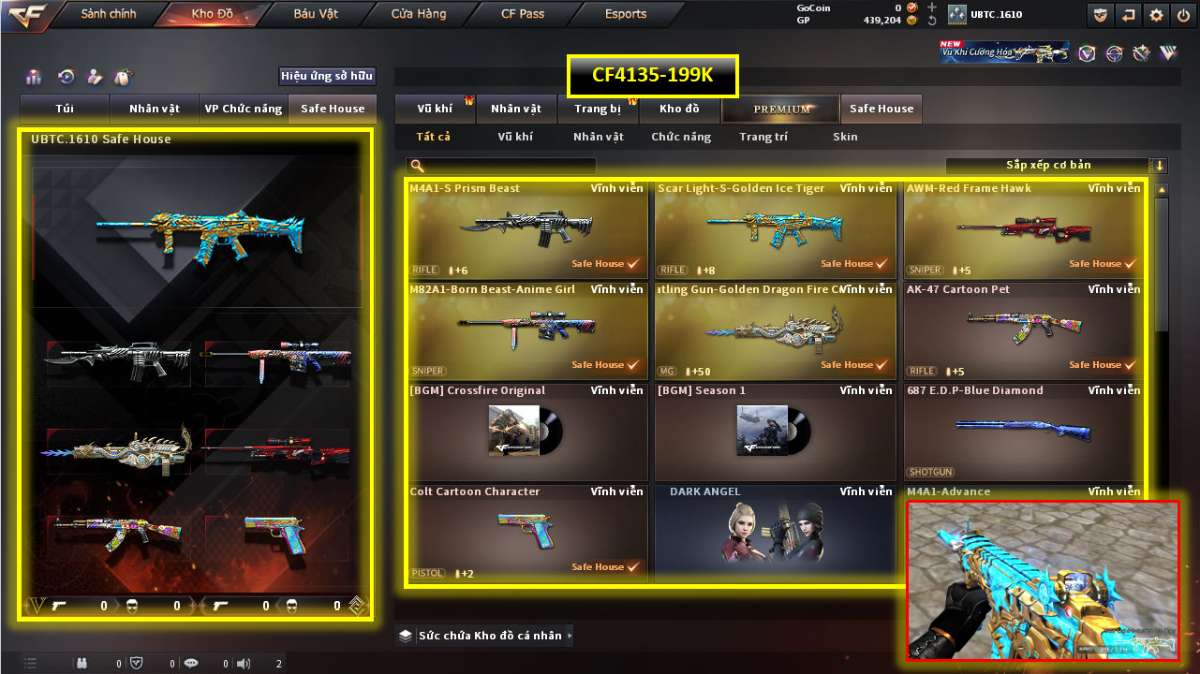Screen dimensions: 1200x674
Task: Select the Túi bag tab
Action: click(65, 109)
